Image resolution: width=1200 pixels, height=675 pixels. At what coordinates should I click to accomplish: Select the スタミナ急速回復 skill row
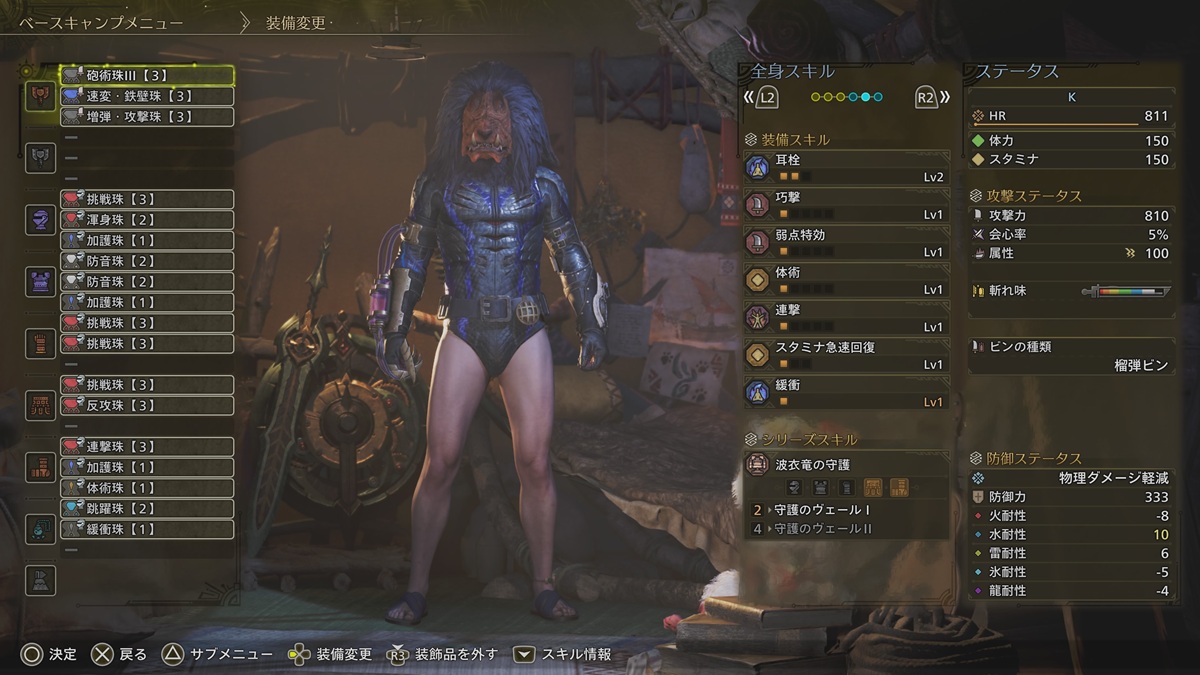pos(846,355)
